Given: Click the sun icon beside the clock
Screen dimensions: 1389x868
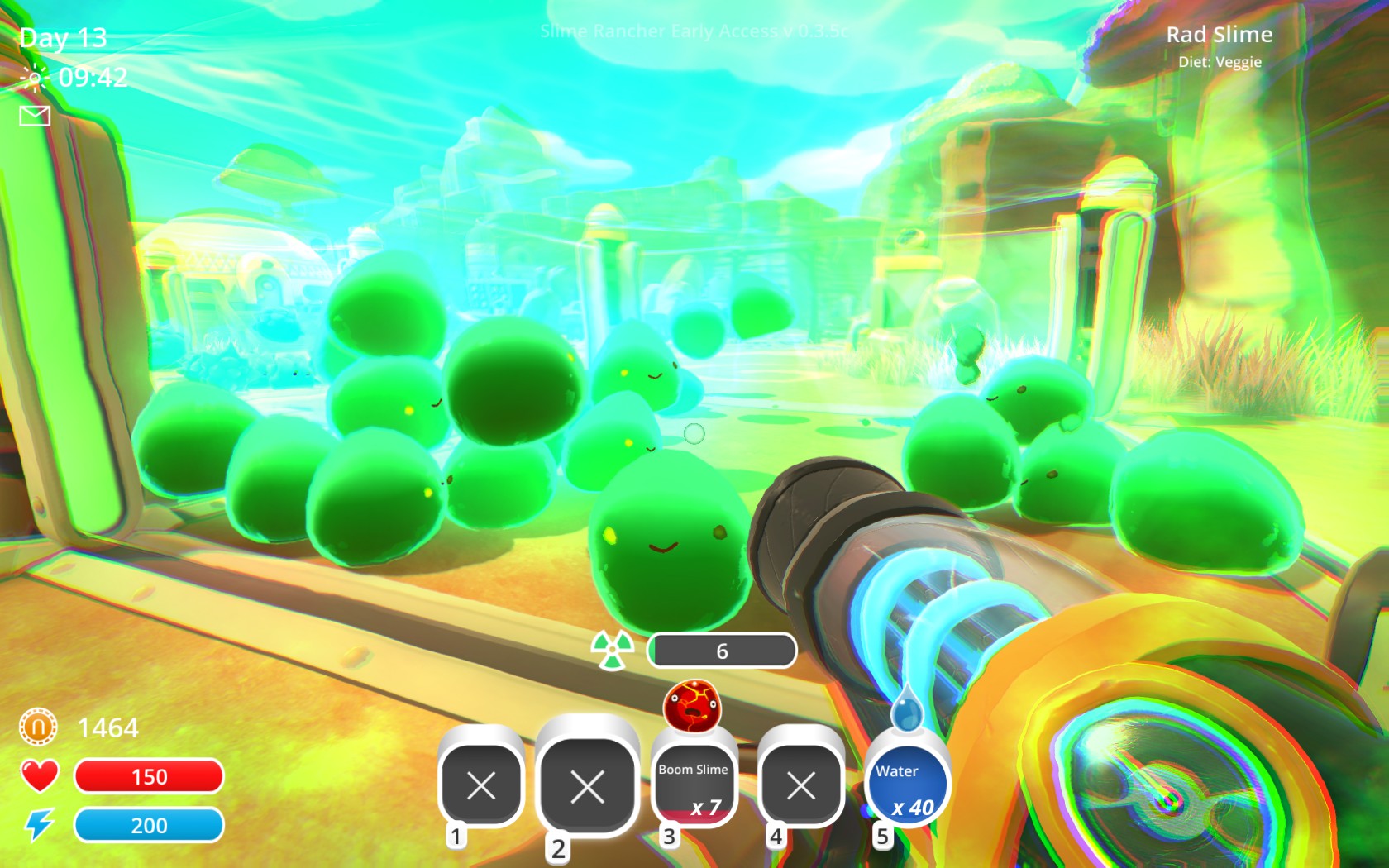Looking at the screenshot, I should point(34,77).
